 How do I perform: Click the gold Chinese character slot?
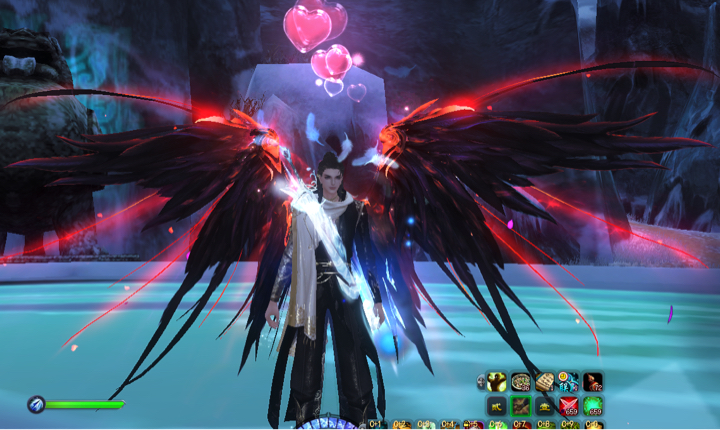pos(497,405)
